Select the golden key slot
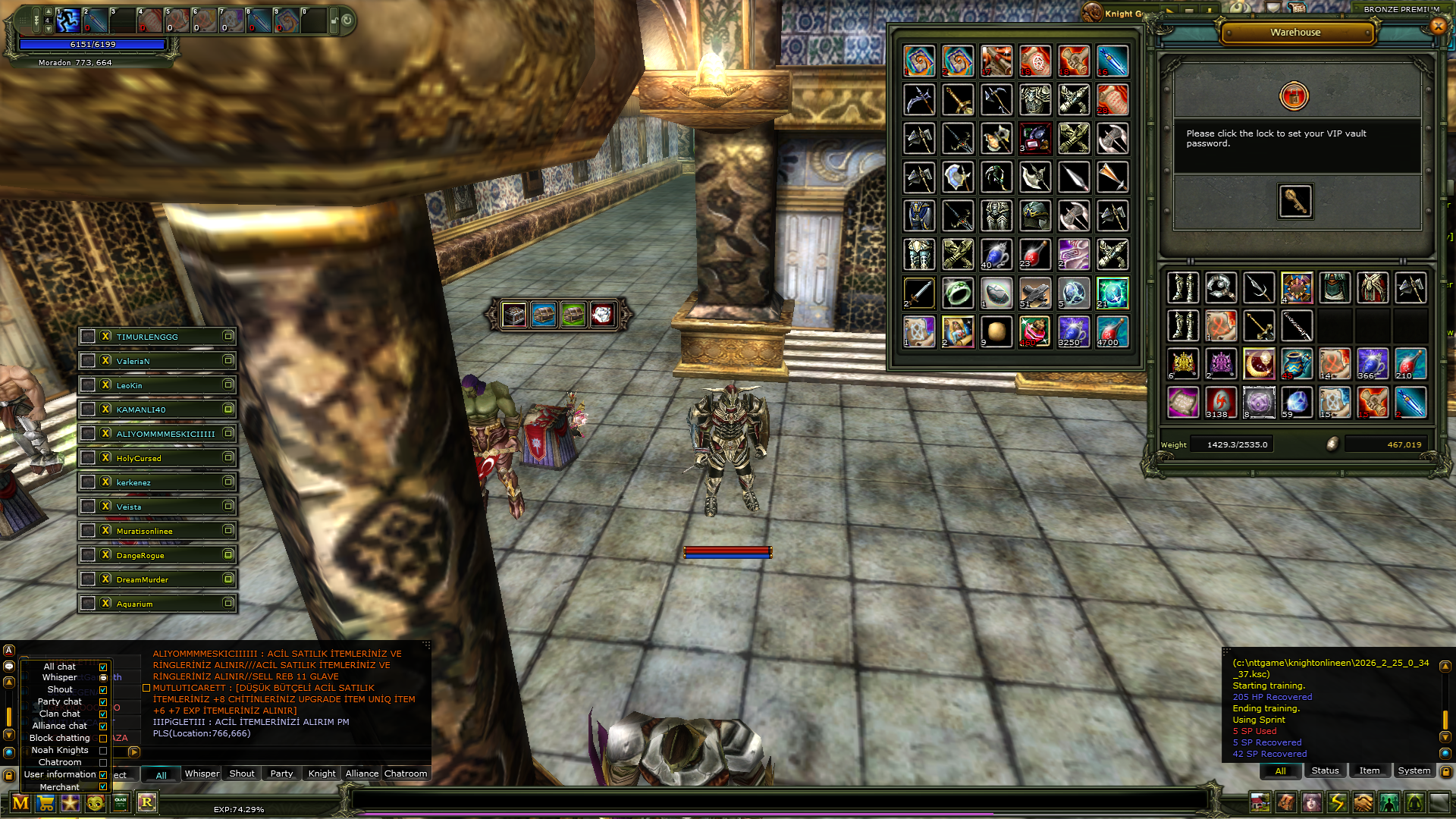 tap(1294, 201)
